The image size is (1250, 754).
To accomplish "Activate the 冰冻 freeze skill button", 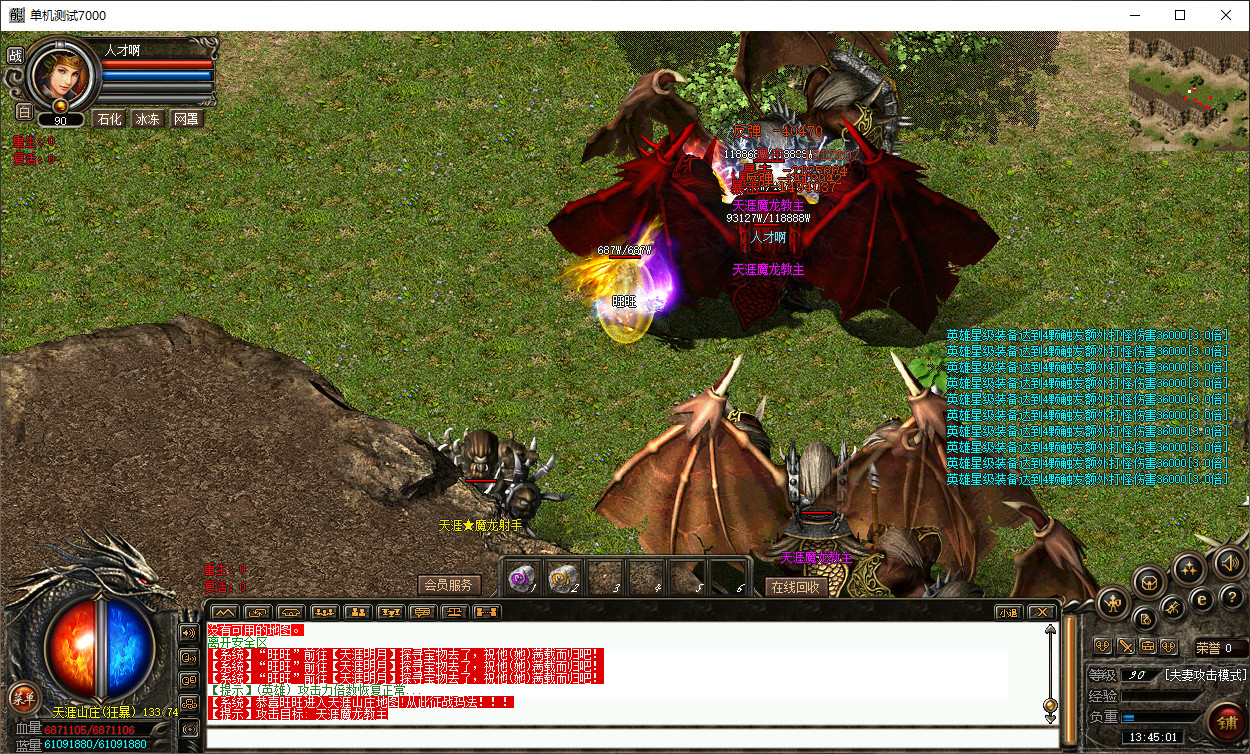I will point(147,119).
